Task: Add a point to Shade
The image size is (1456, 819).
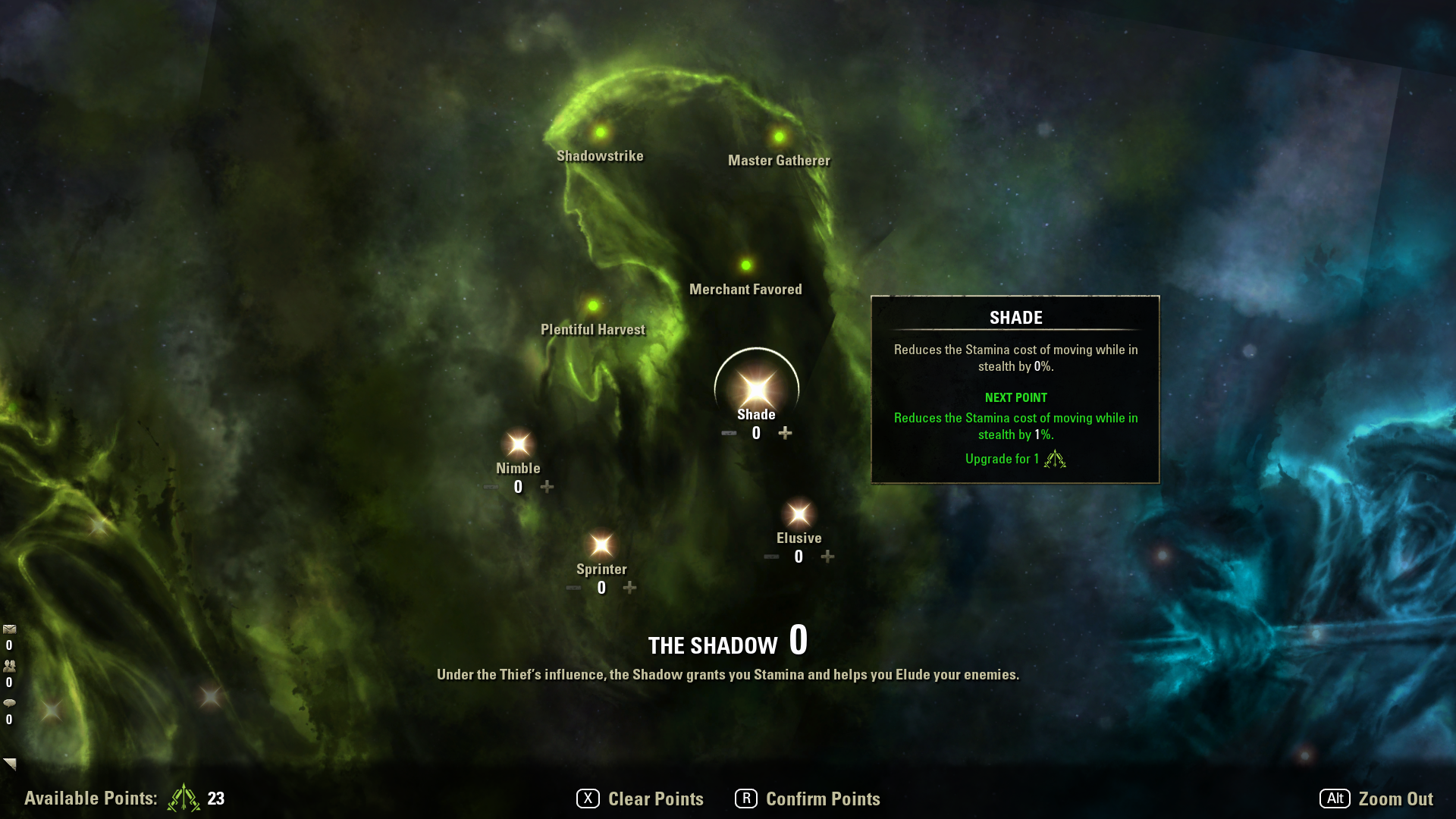Action: (x=785, y=433)
